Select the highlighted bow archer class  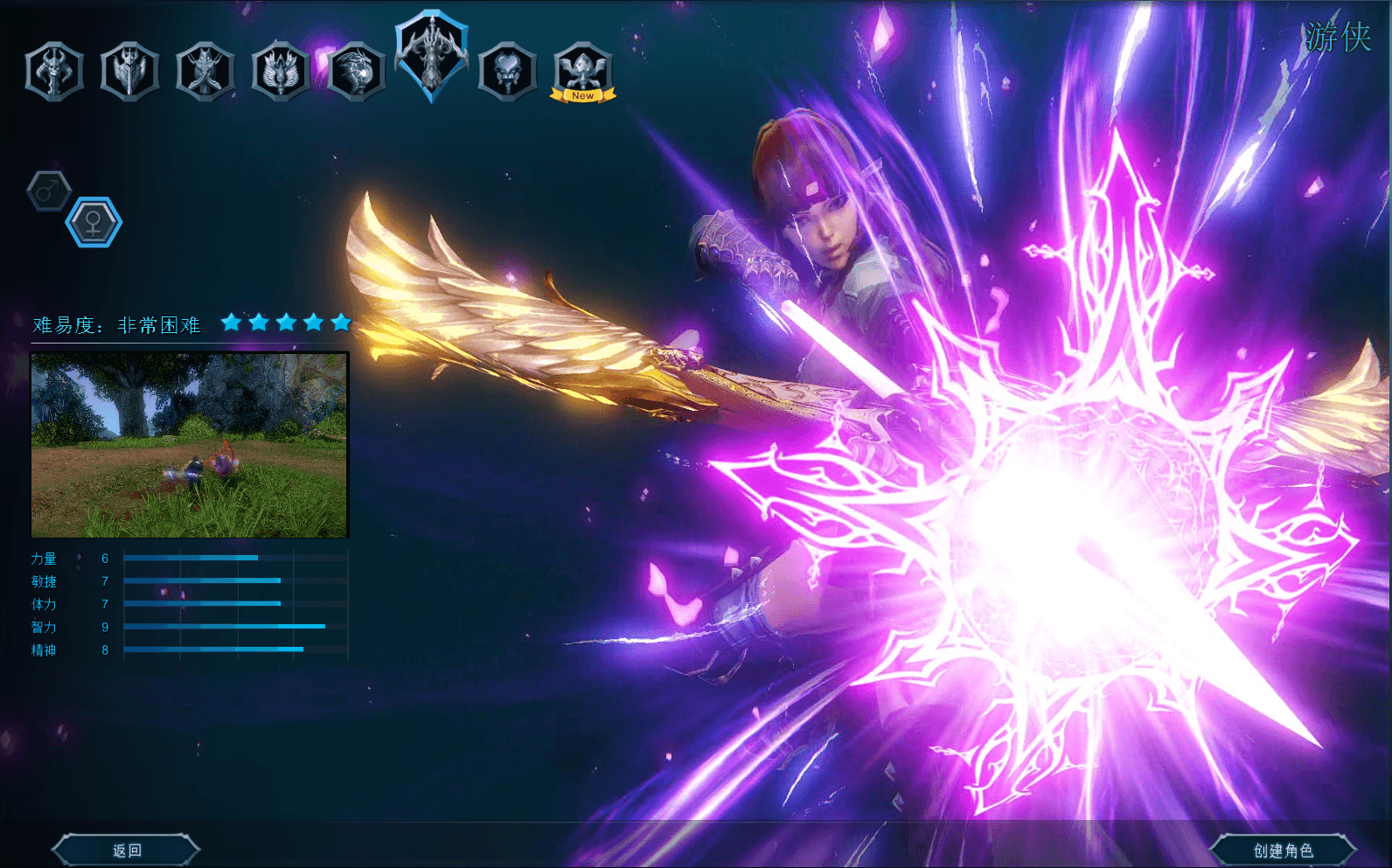(x=432, y=54)
